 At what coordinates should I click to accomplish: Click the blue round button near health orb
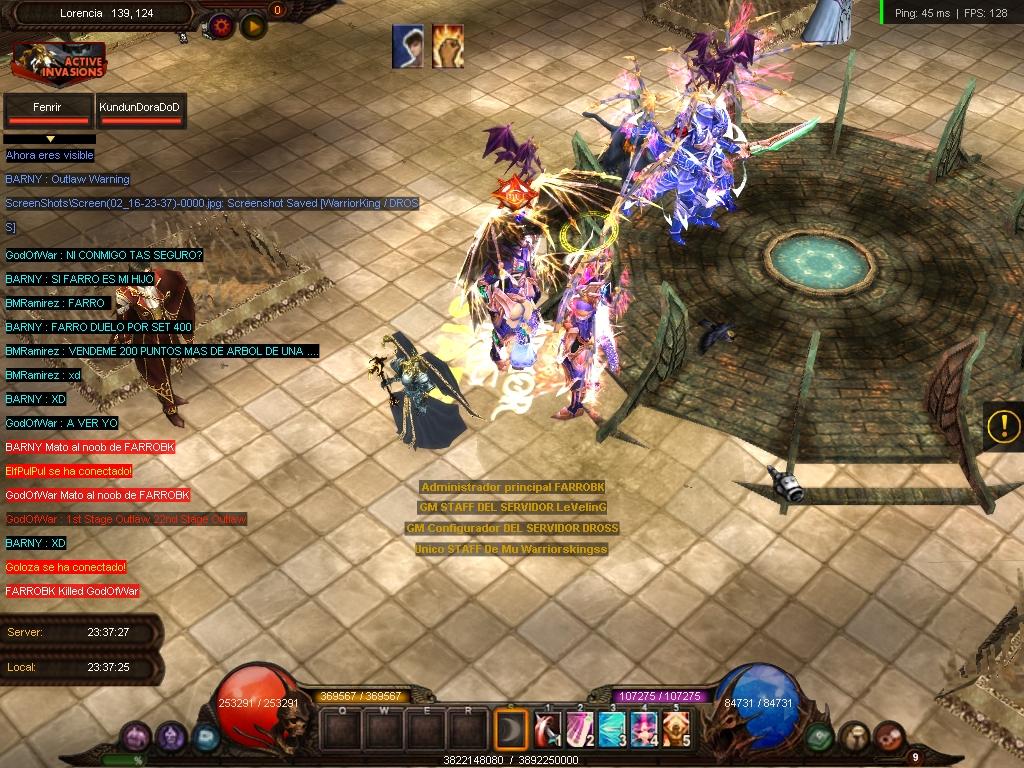click(x=207, y=738)
